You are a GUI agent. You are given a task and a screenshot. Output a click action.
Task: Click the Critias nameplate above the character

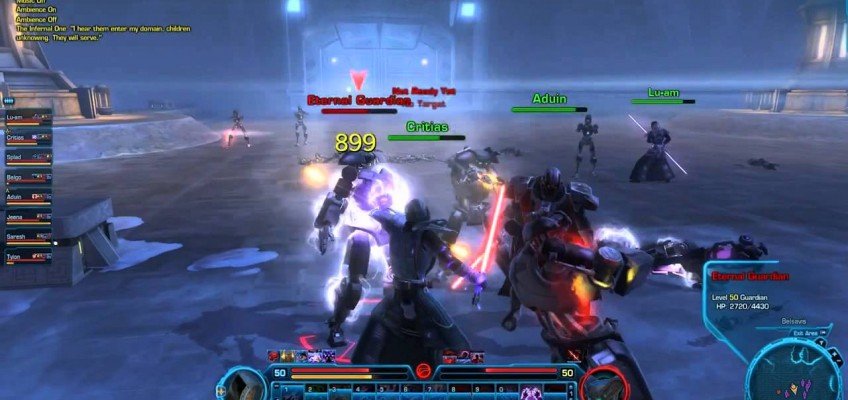click(427, 128)
